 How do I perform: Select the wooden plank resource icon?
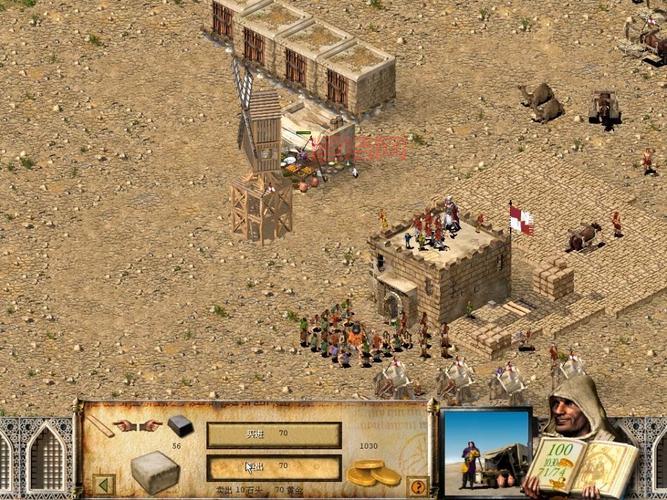pos(99,426)
